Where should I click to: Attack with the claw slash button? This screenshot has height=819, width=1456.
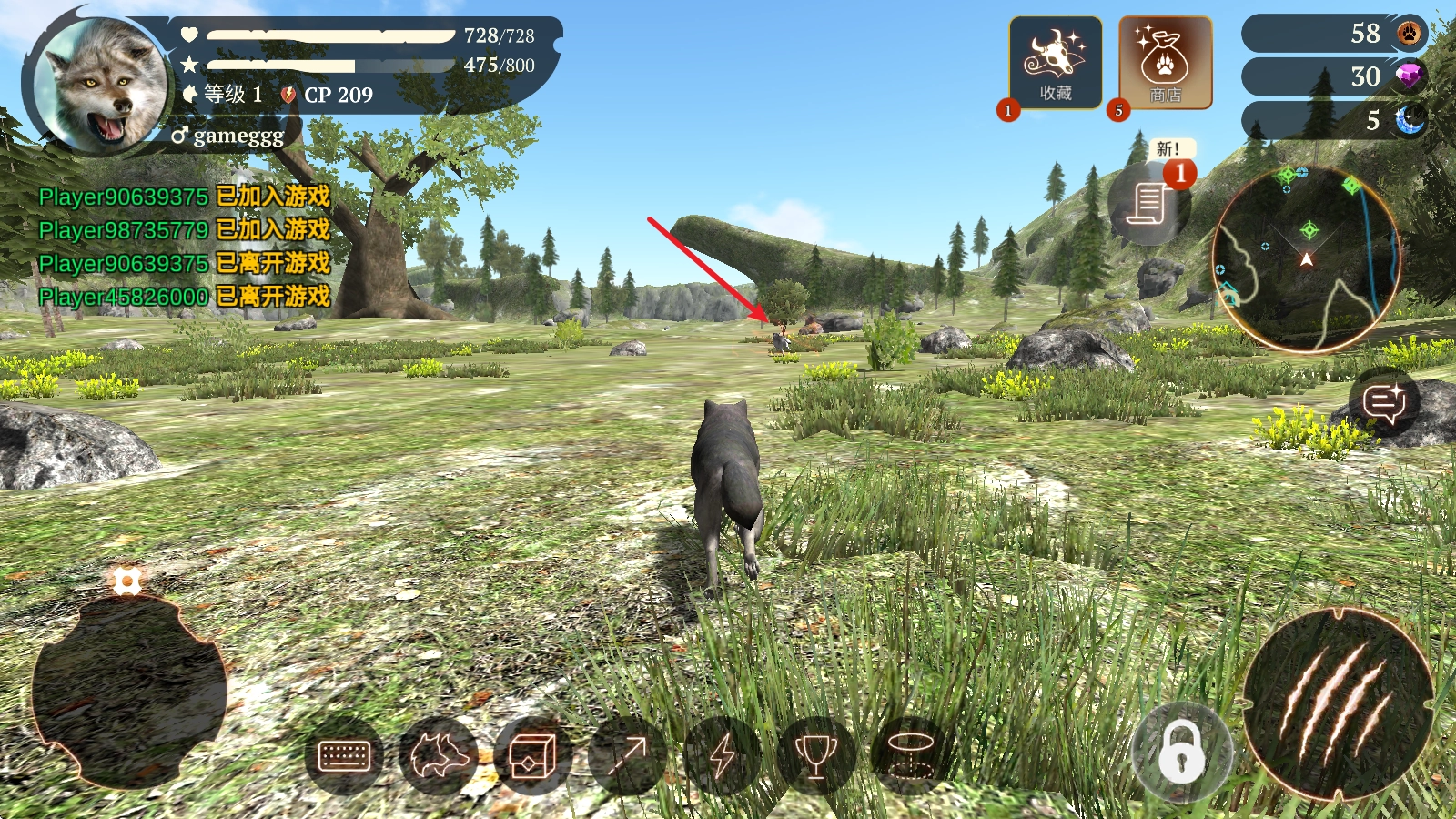[1337, 705]
